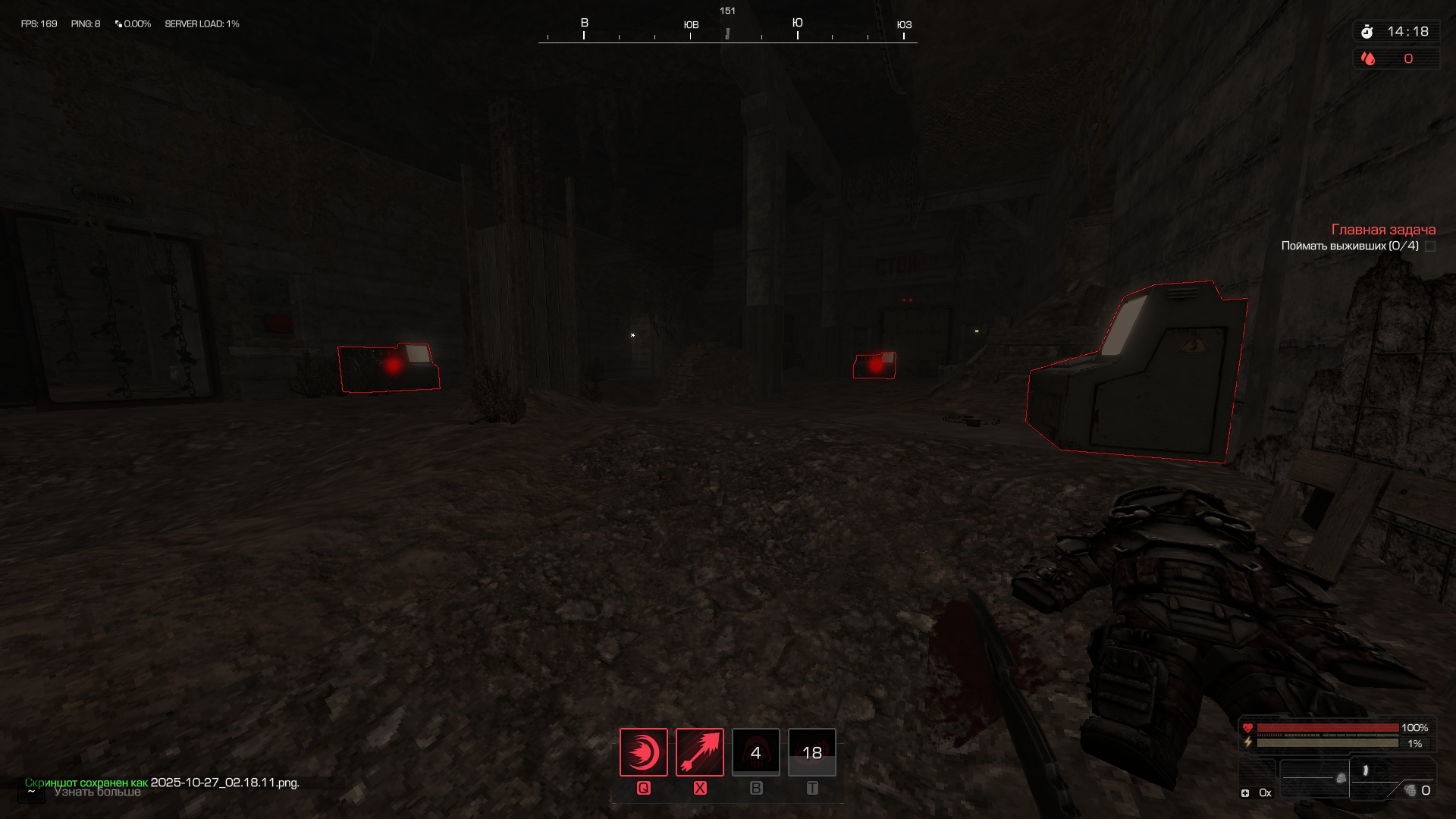Toggle the catch survivors objective checkbox
Image resolution: width=1456 pixels, height=819 pixels.
1430,246
